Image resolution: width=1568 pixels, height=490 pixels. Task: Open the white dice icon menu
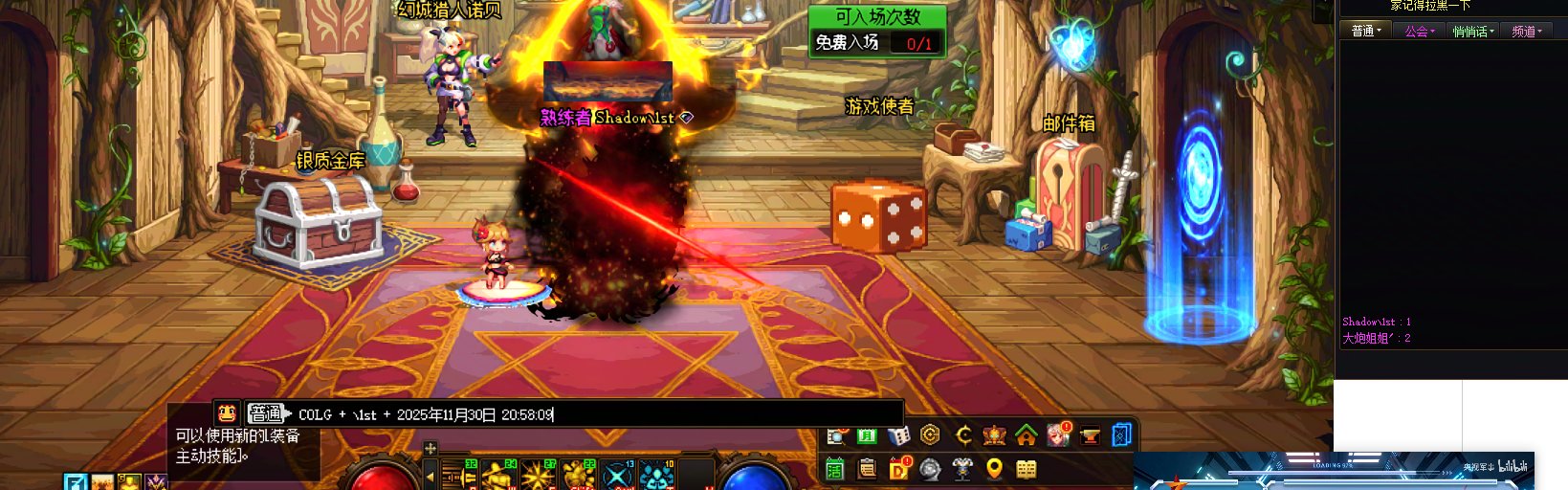(898, 436)
